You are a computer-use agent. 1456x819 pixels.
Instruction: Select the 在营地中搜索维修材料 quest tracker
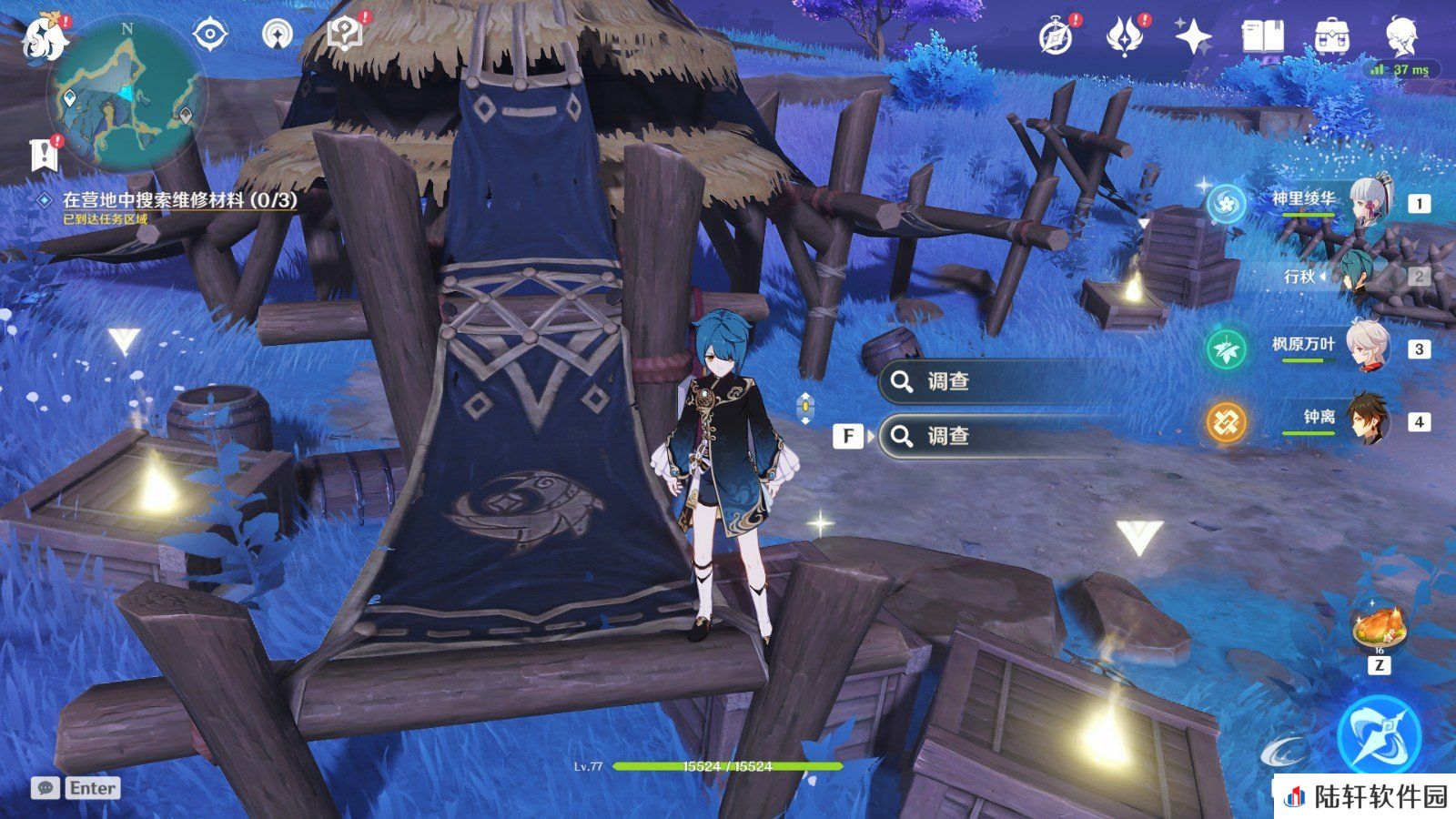(179, 199)
